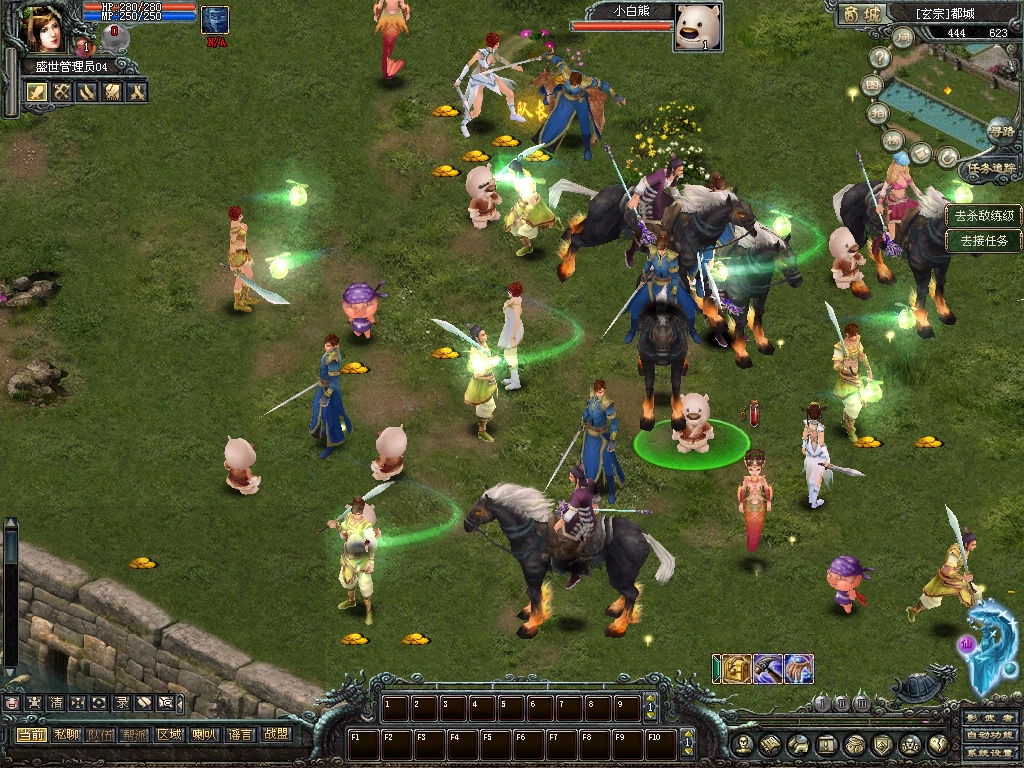Switch to the 队伍 chat tab
The image size is (1024, 768).
pos(100,734)
